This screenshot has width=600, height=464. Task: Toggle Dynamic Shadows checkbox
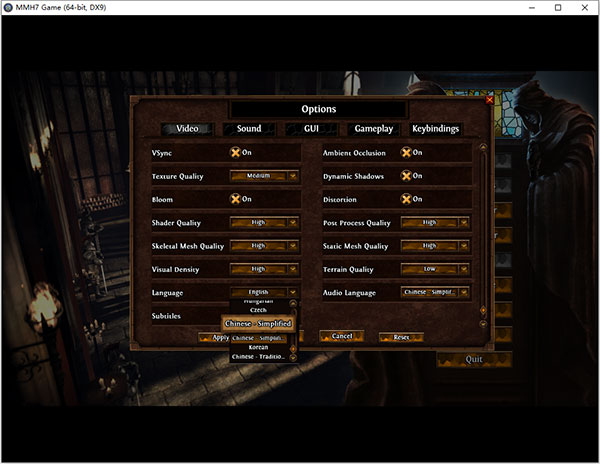tap(407, 176)
